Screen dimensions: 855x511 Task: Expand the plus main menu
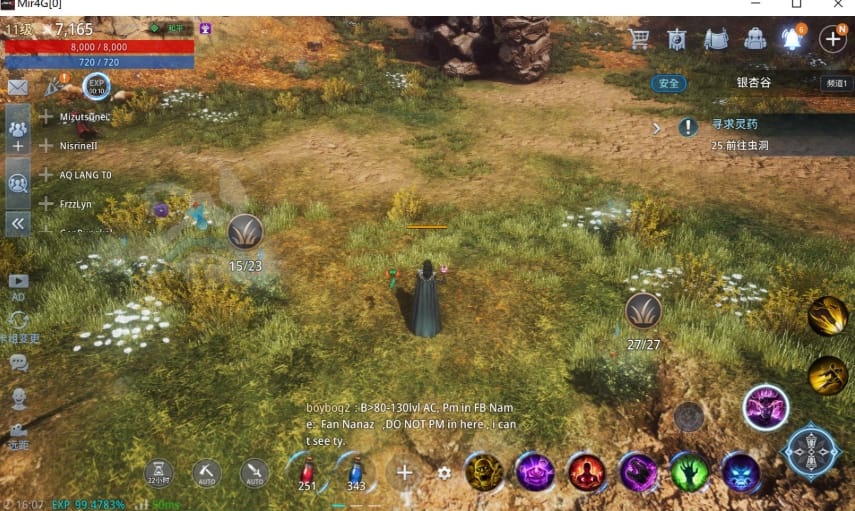[832, 39]
